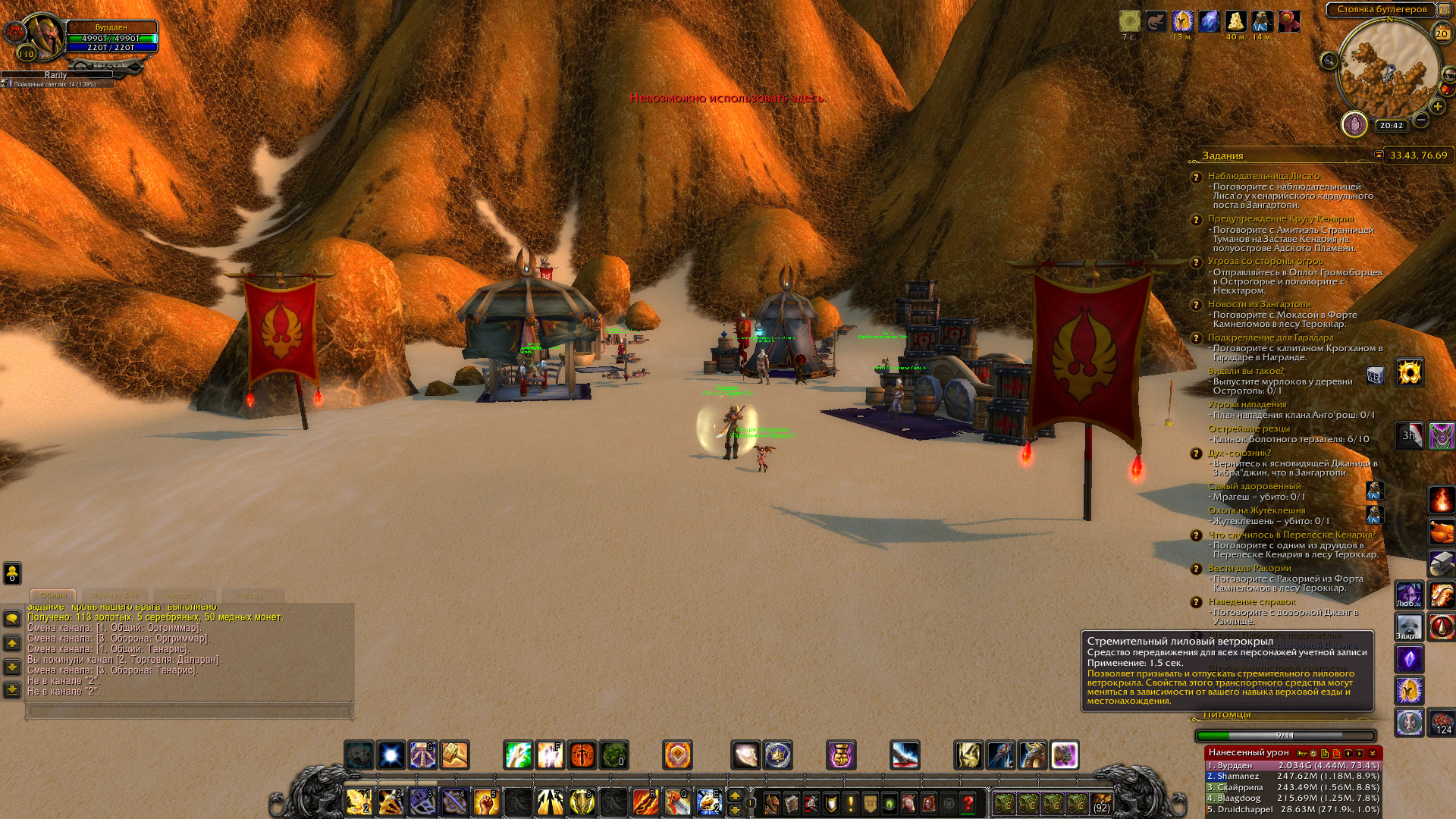
Task: Activate the golden hammer ability
Action: 455,755
